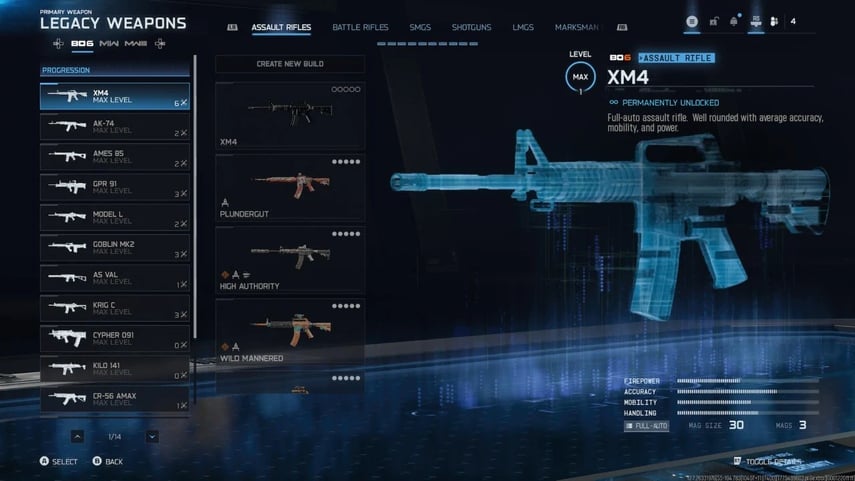Pick the Cypher 091 rifle
This screenshot has width=855, height=481.
(x=115, y=338)
